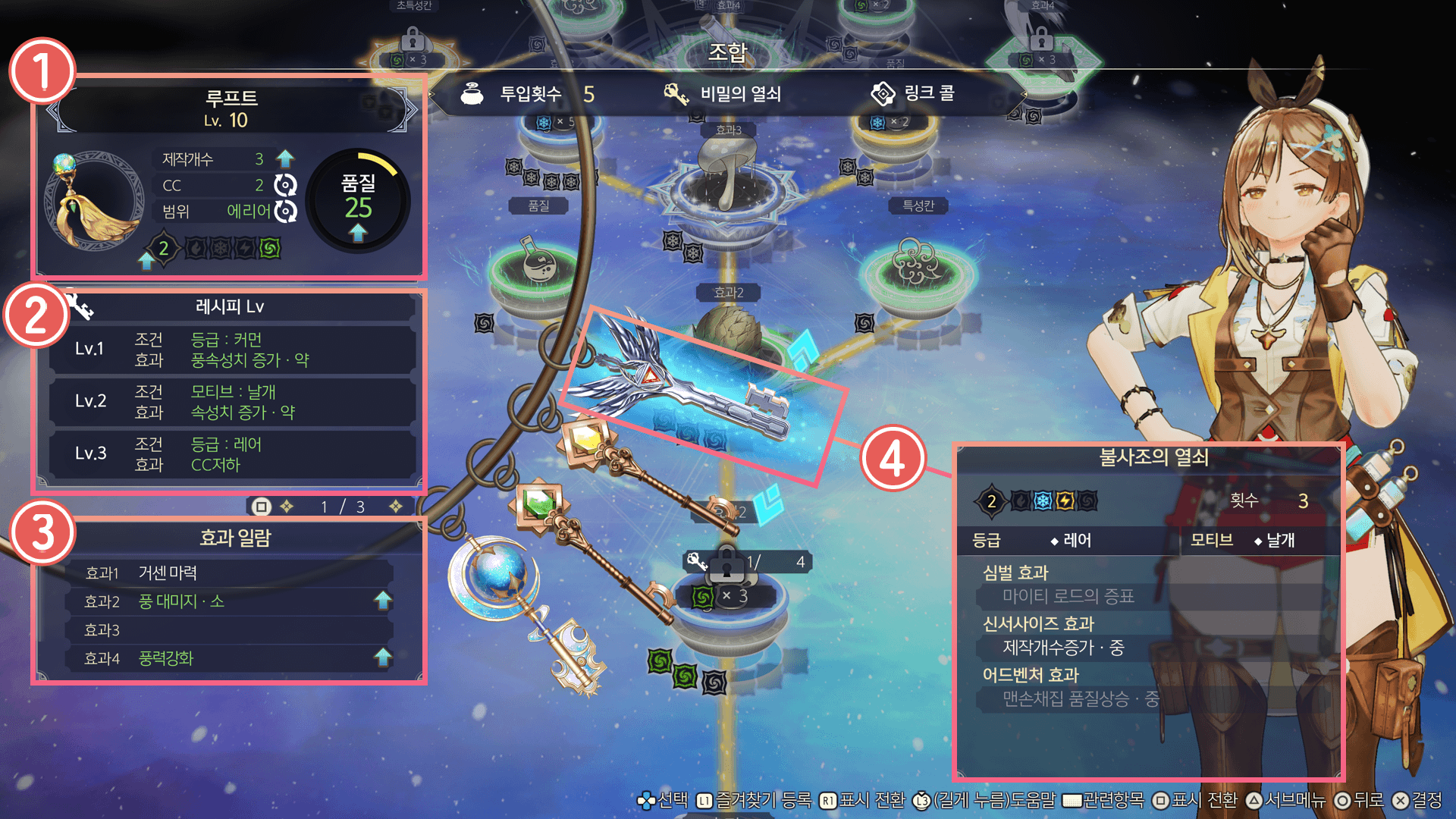
Task: Select the recipe Lv.2 날개 motif row
Action: click(x=231, y=402)
